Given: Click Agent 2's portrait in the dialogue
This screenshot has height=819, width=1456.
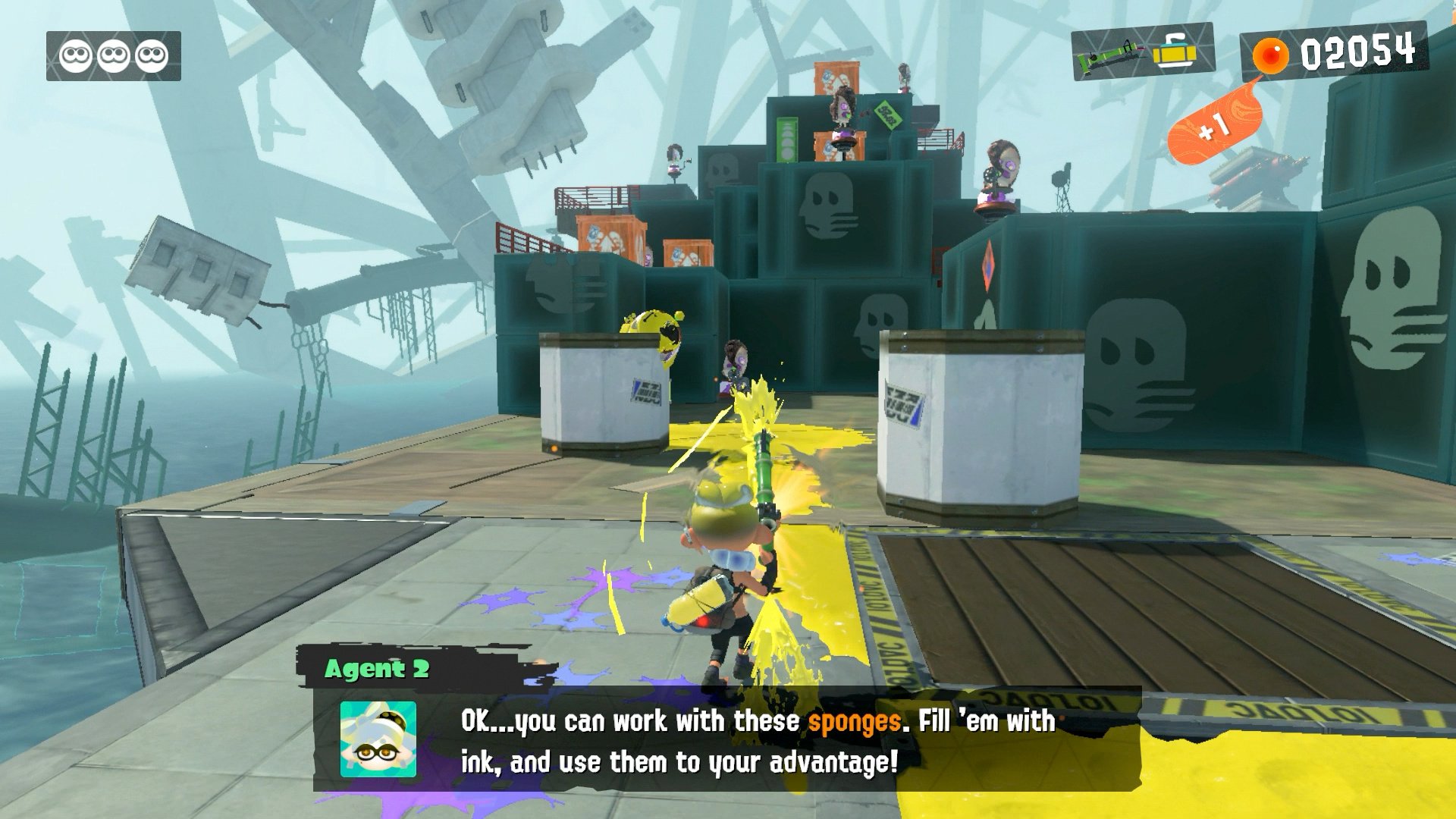Looking at the screenshot, I should point(378,739).
